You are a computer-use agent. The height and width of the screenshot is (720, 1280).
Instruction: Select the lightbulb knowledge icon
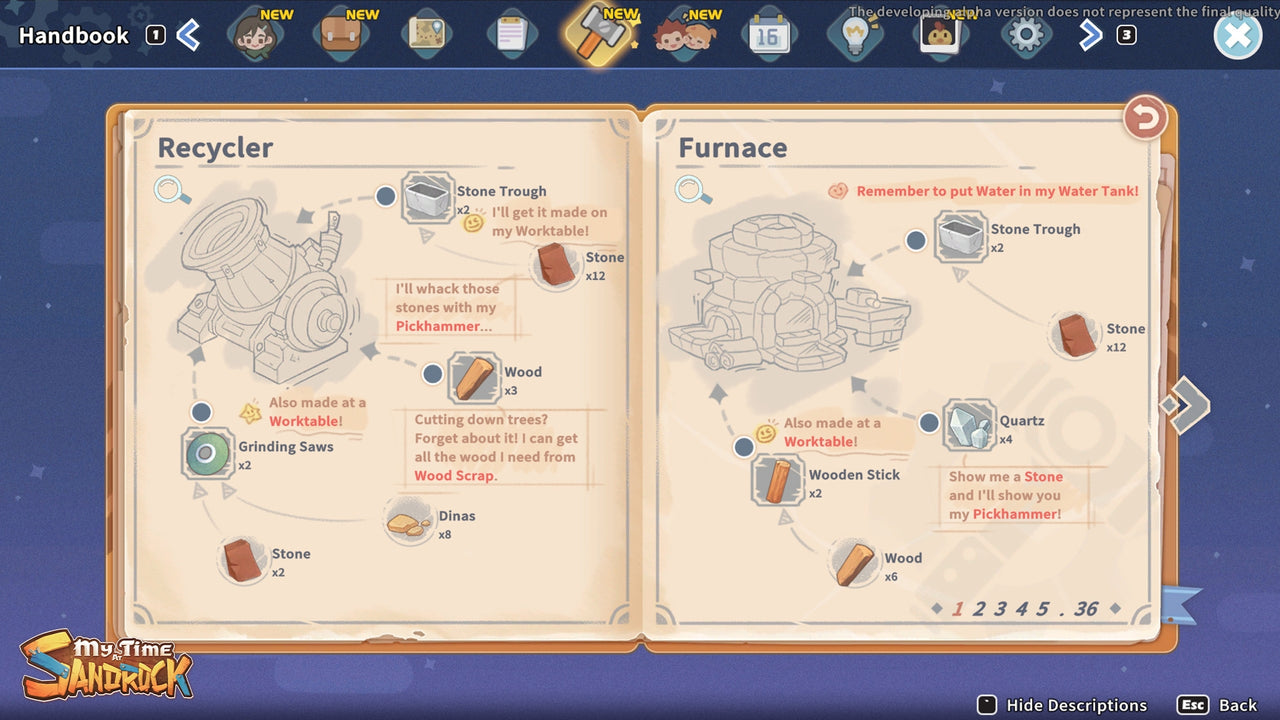(x=853, y=33)
